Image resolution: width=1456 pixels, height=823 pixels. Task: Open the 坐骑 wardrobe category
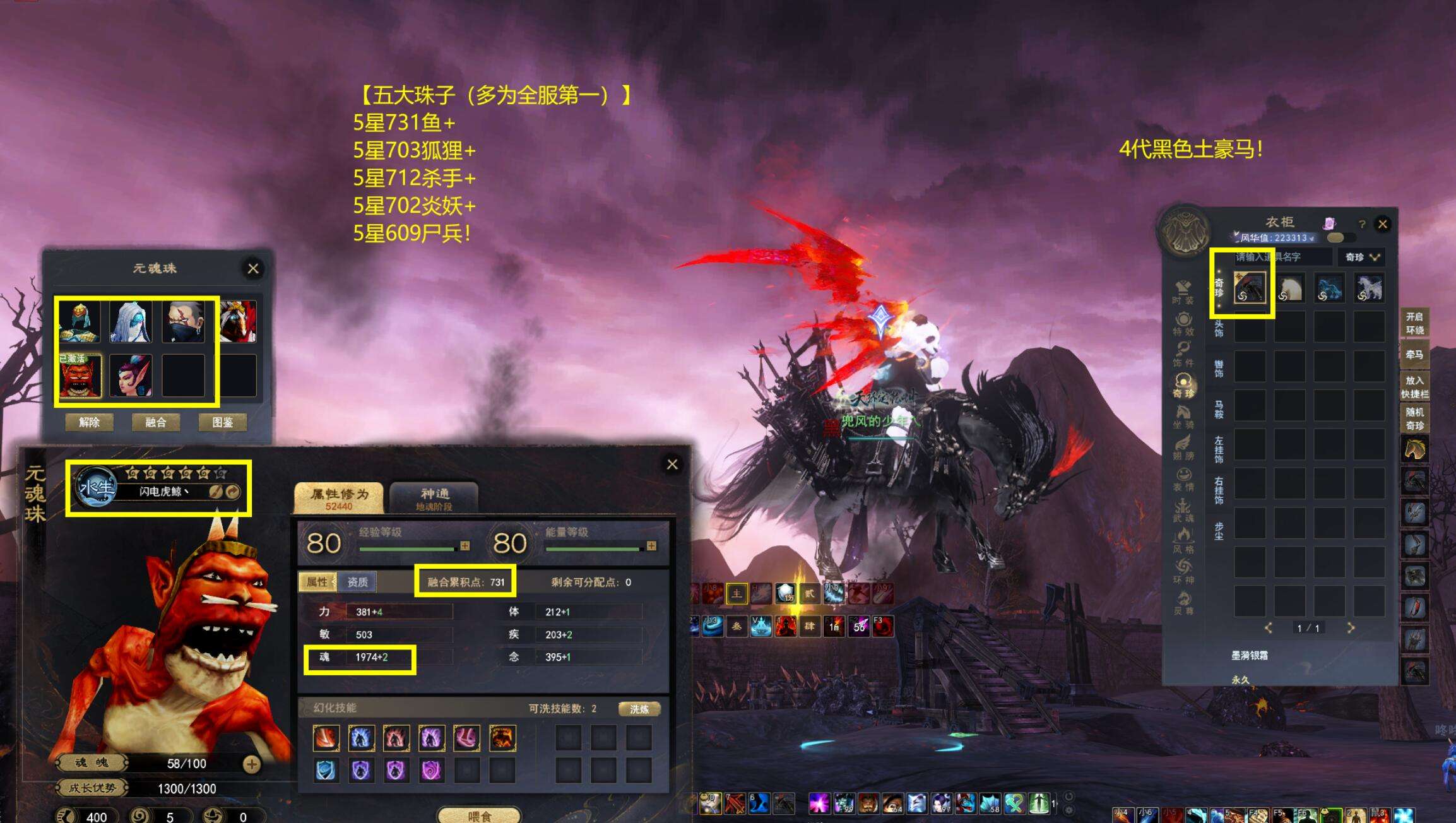click(1183, 417)
